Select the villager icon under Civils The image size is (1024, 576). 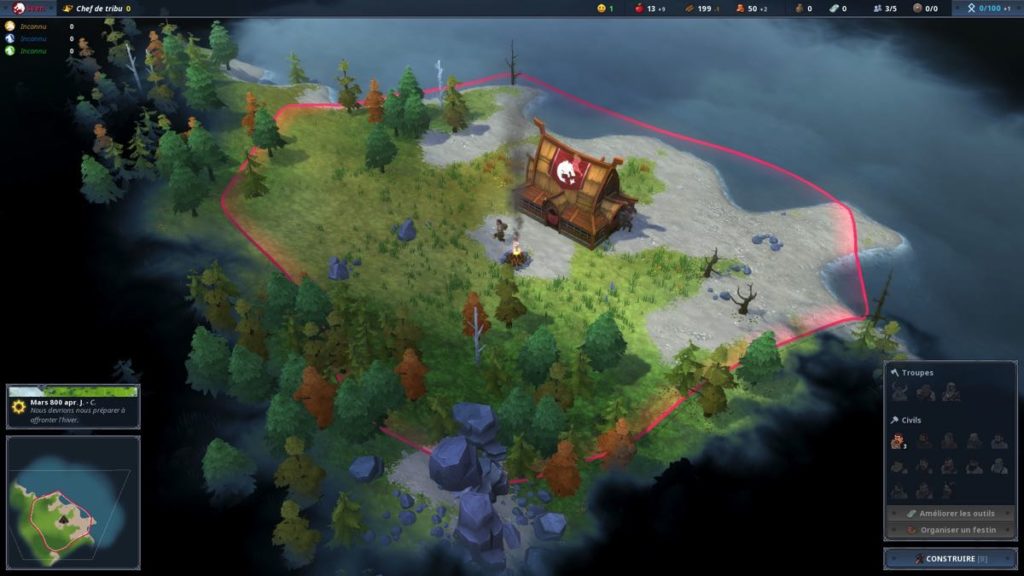pyautogui.click(x=897, y=441)
